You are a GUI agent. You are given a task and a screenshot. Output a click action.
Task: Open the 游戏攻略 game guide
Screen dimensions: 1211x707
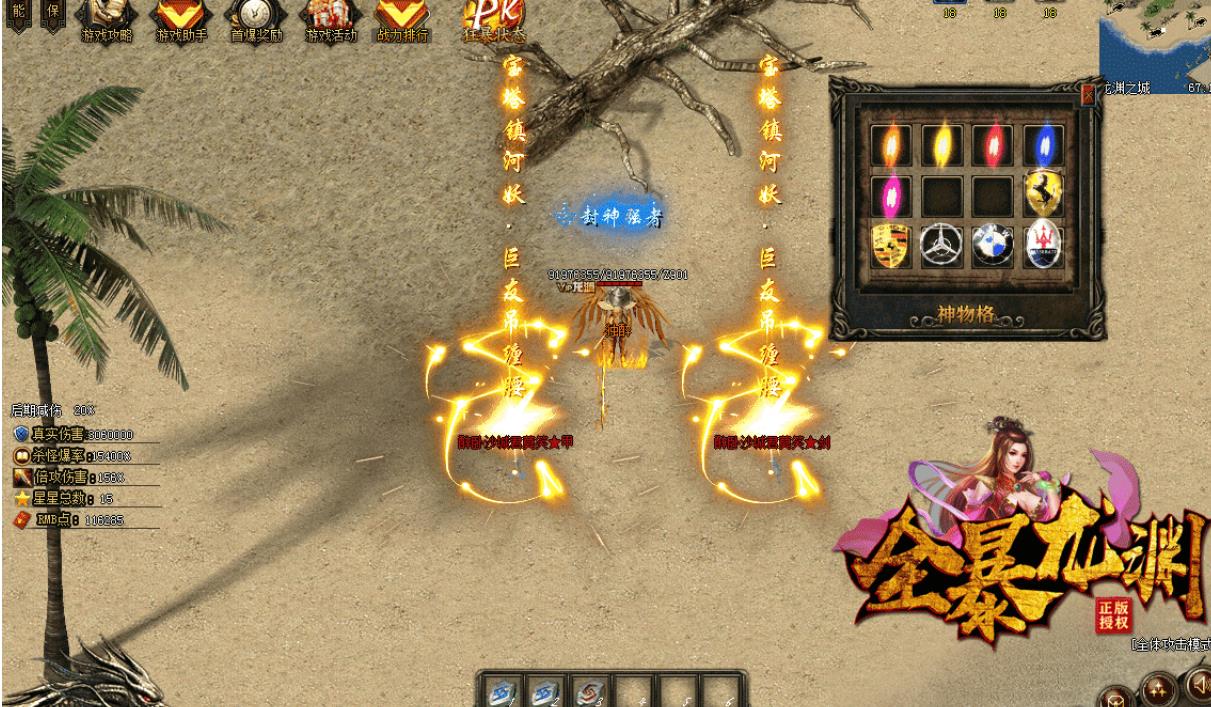105,17
